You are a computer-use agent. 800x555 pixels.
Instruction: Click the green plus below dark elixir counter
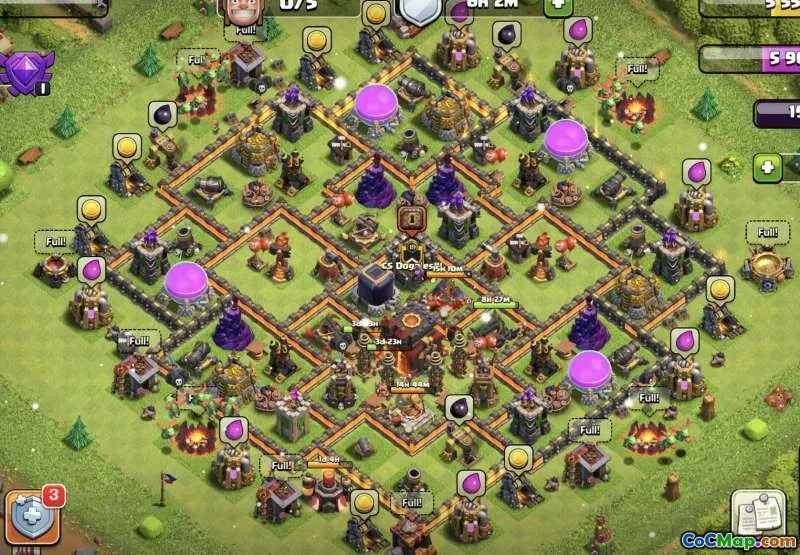767,166
